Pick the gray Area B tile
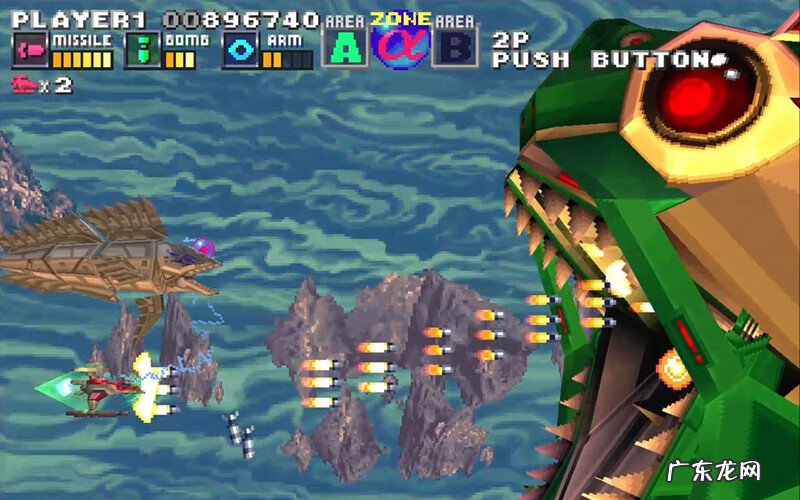Viewport: 800px width, 500px height. click(x=455, y=46)
